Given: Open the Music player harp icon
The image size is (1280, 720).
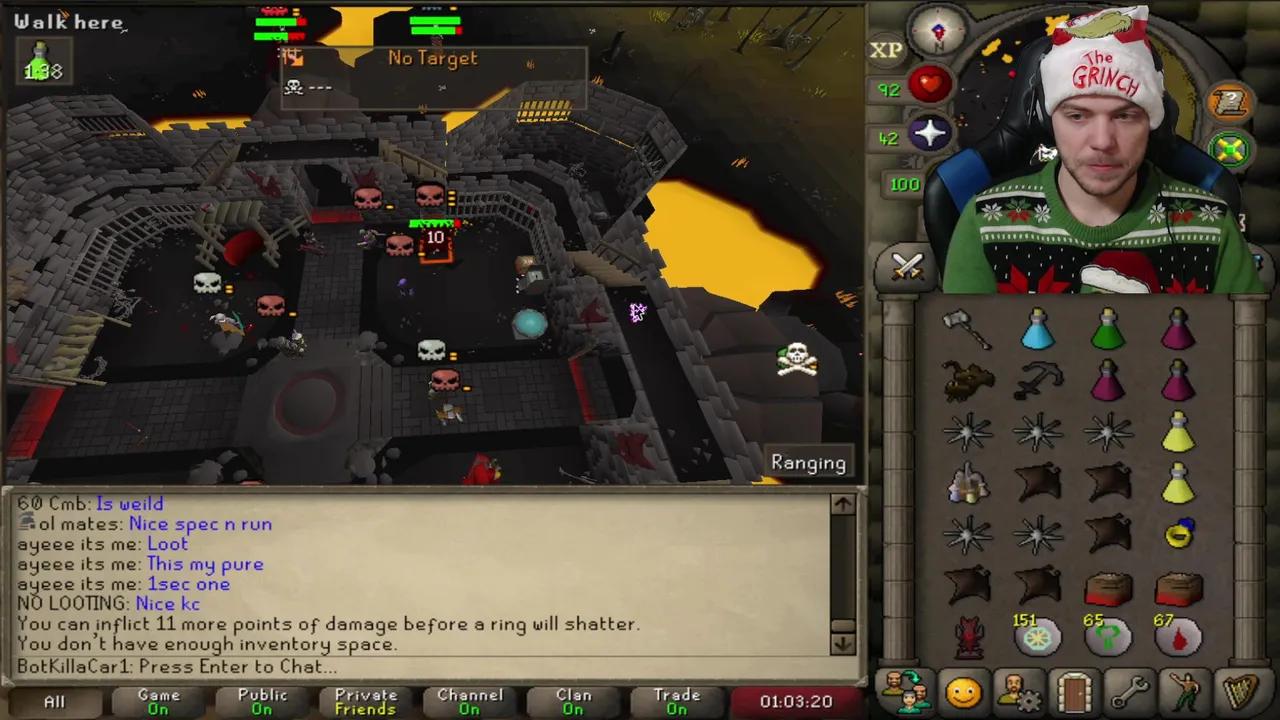Looking at the screenshot, I should 1240,688.
